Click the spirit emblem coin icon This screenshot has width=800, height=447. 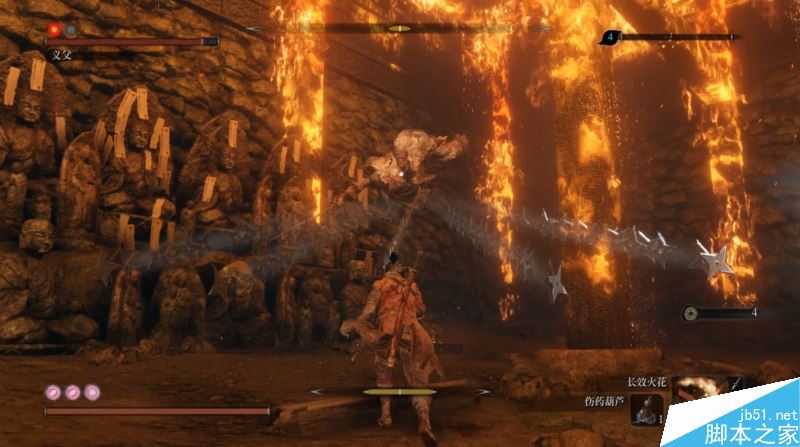click(690, 313)
